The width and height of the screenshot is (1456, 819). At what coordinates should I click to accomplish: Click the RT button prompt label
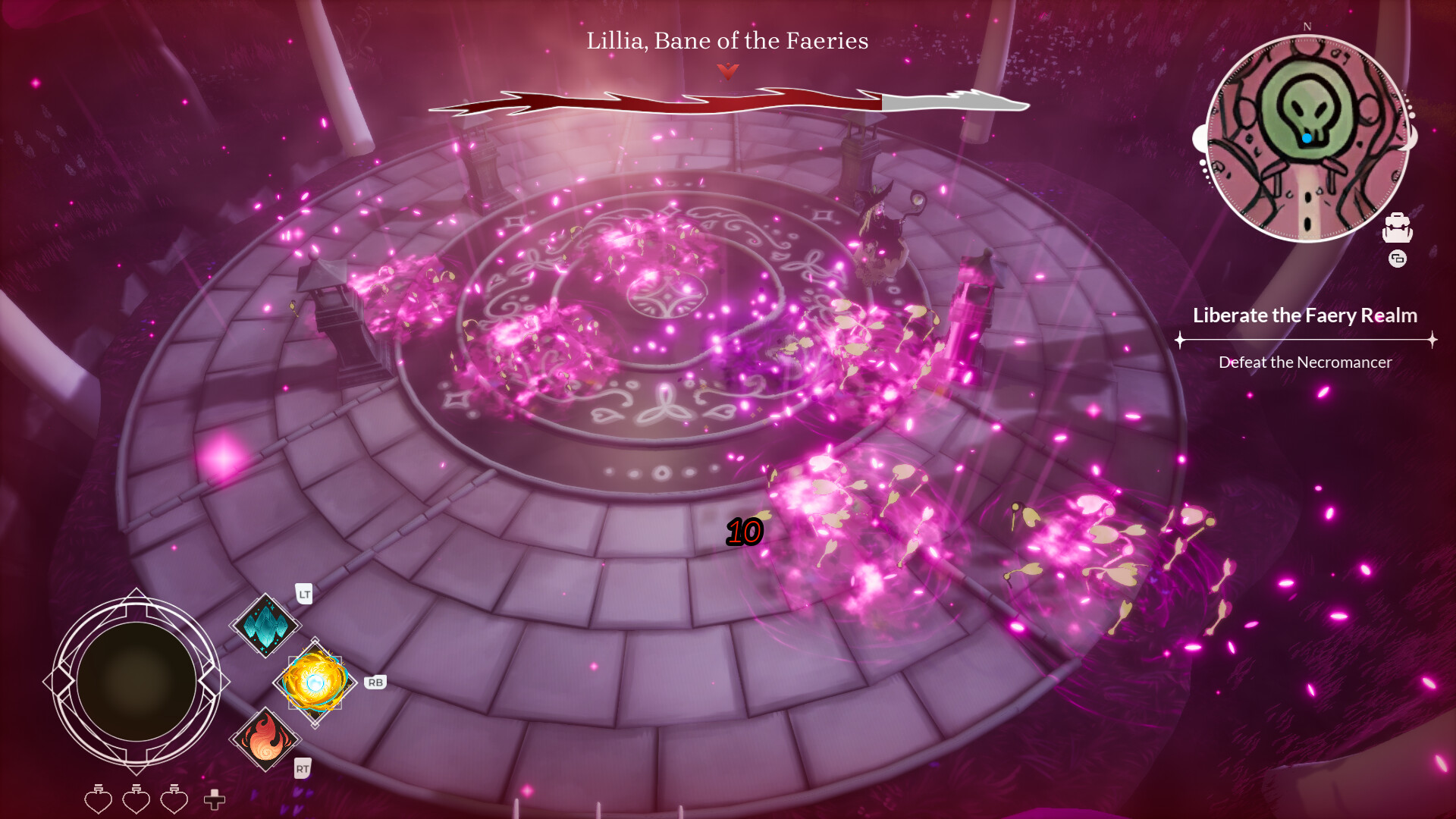coord(303,768)
